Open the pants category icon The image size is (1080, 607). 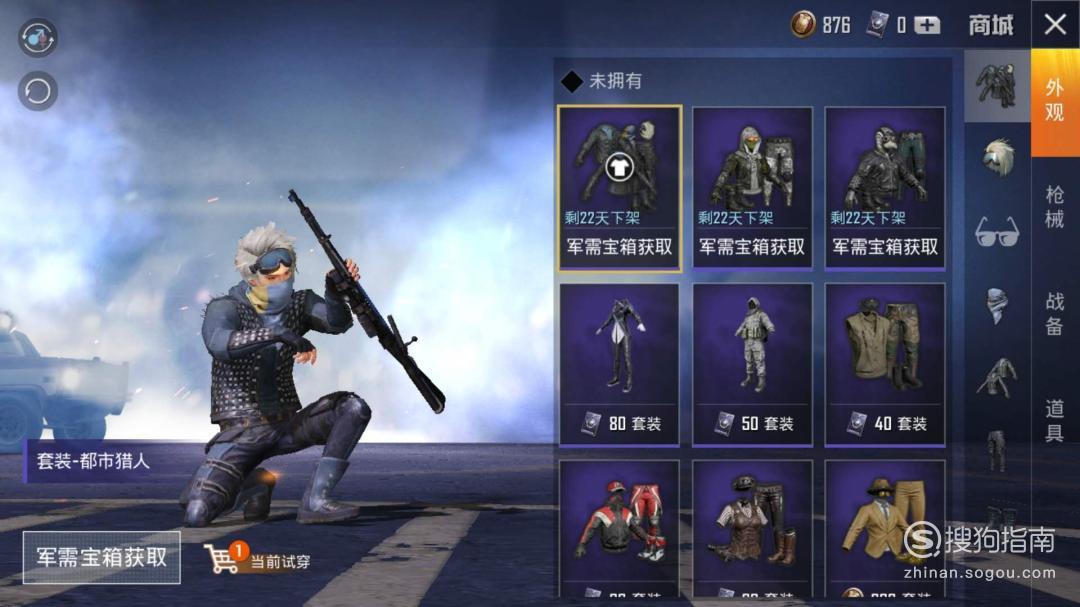pos(996,450)
